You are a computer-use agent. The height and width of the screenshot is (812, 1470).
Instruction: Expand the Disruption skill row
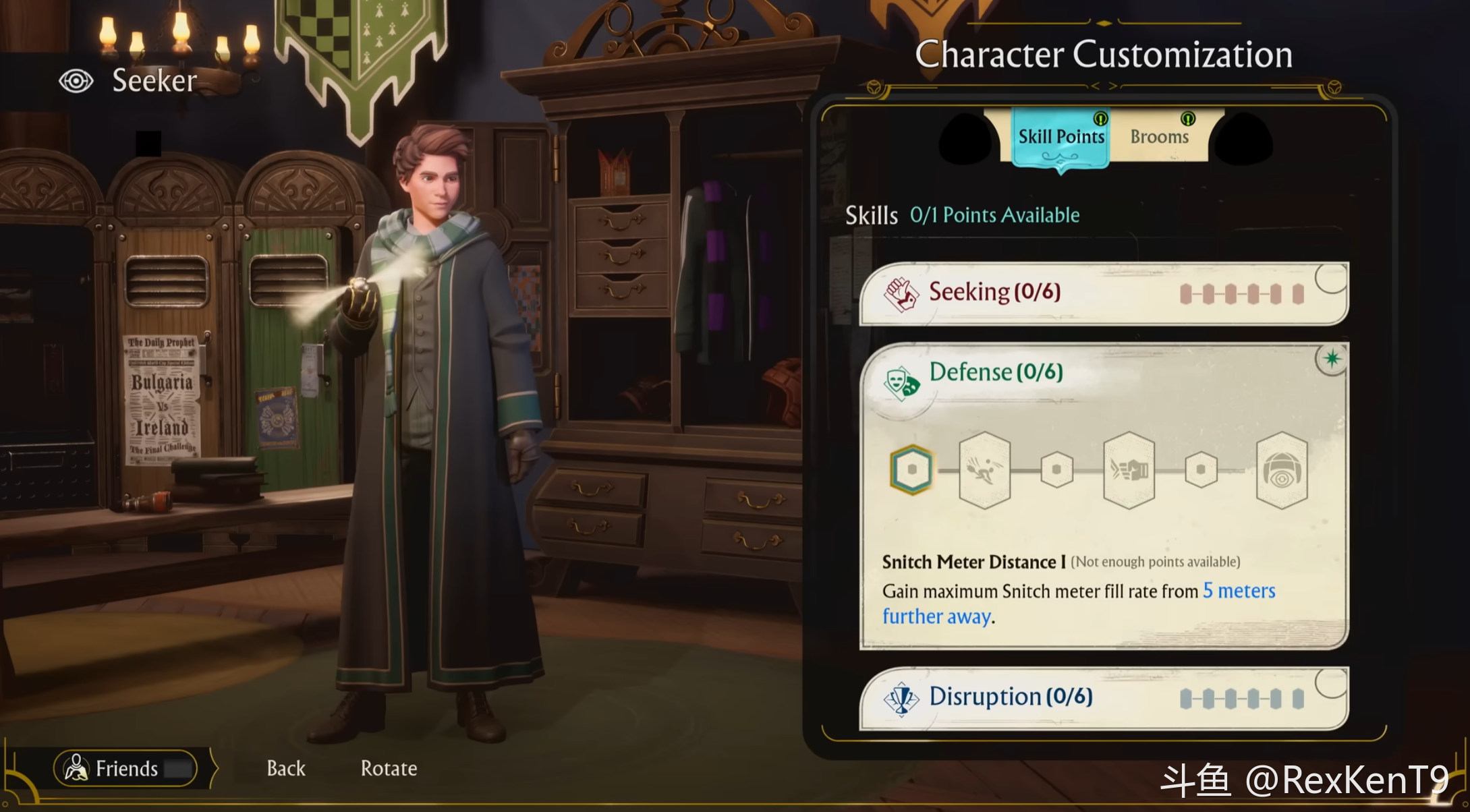point(1103,698)
